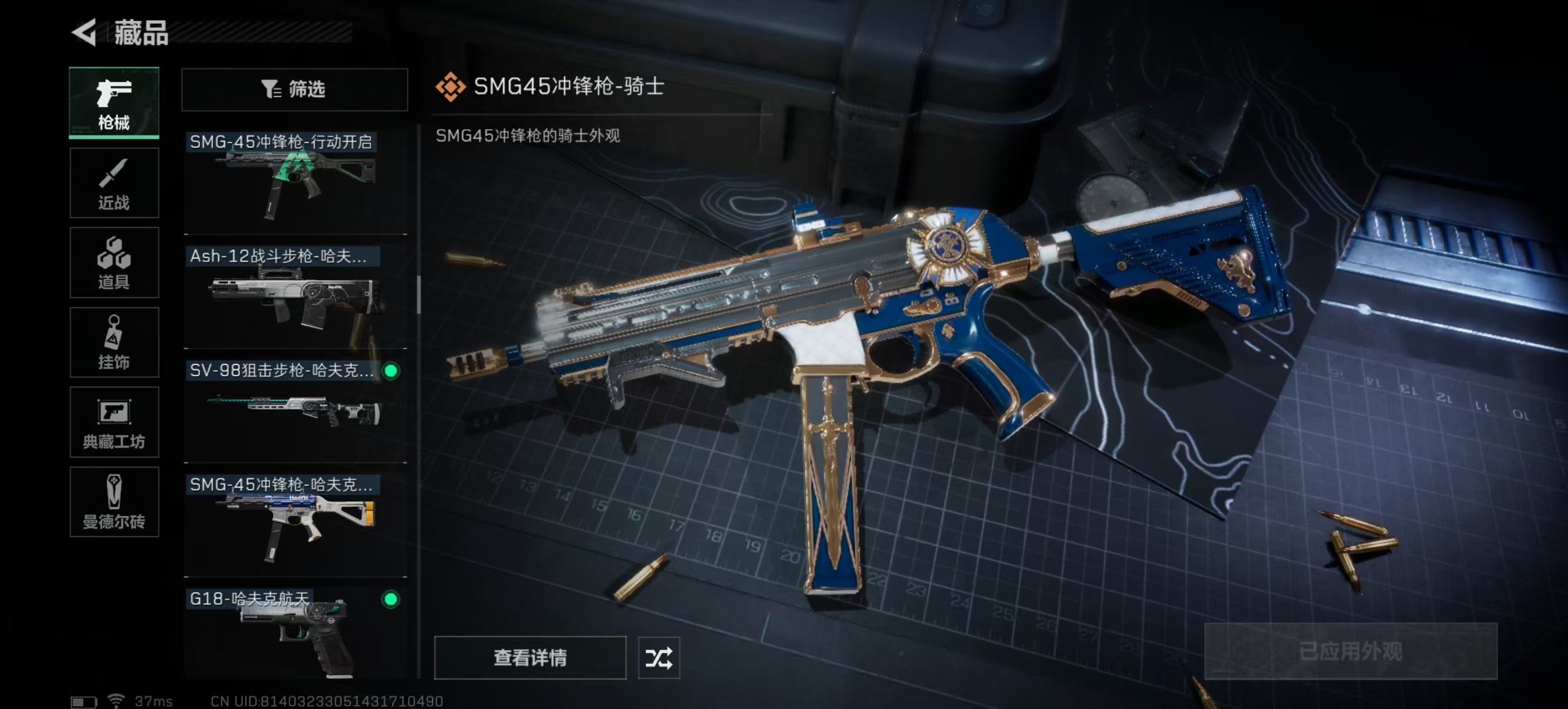Select the 道具 items category
The width and height of the screenshot is (1568, 709).
pyautogui.click(x=114, y=263)
